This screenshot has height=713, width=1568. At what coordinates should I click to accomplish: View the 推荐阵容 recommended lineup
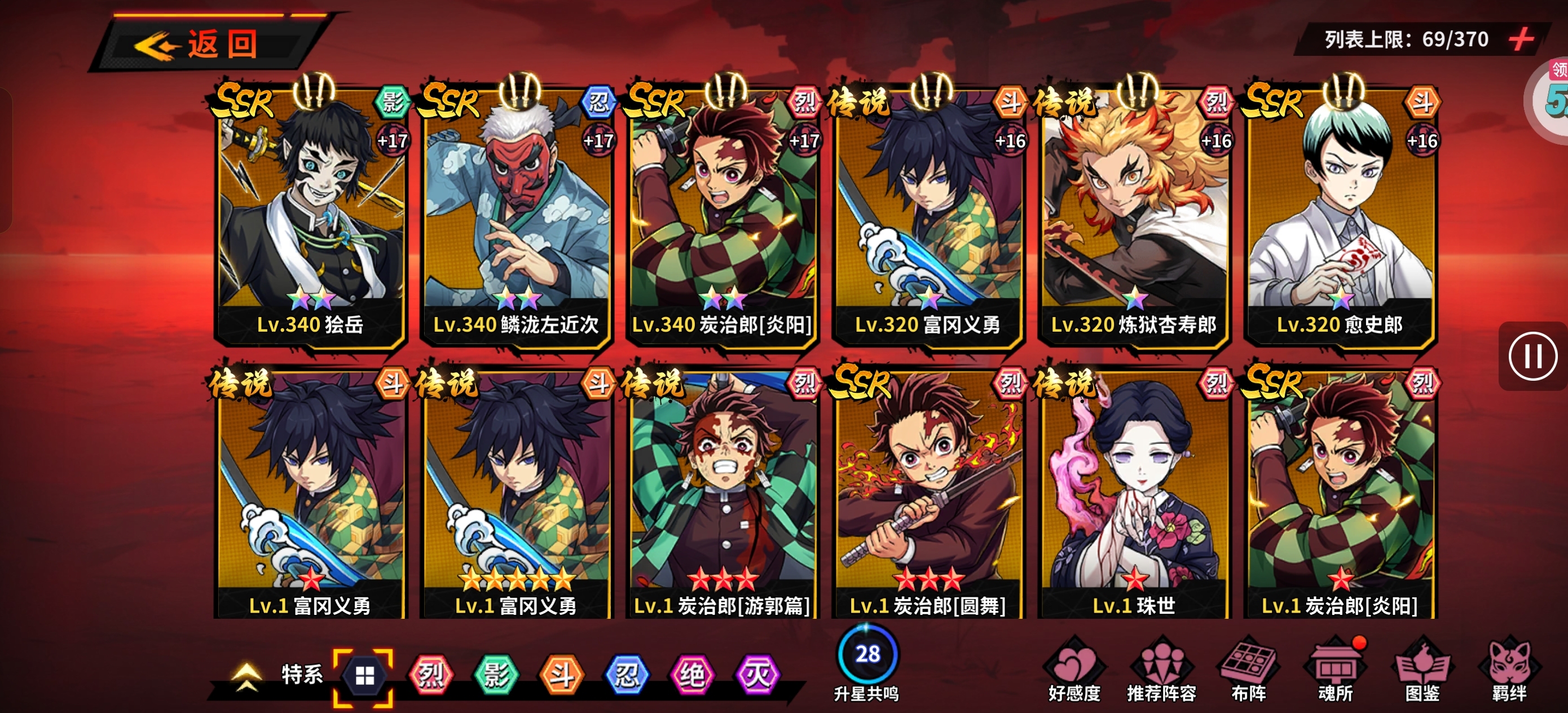(x=1161, y=670)
